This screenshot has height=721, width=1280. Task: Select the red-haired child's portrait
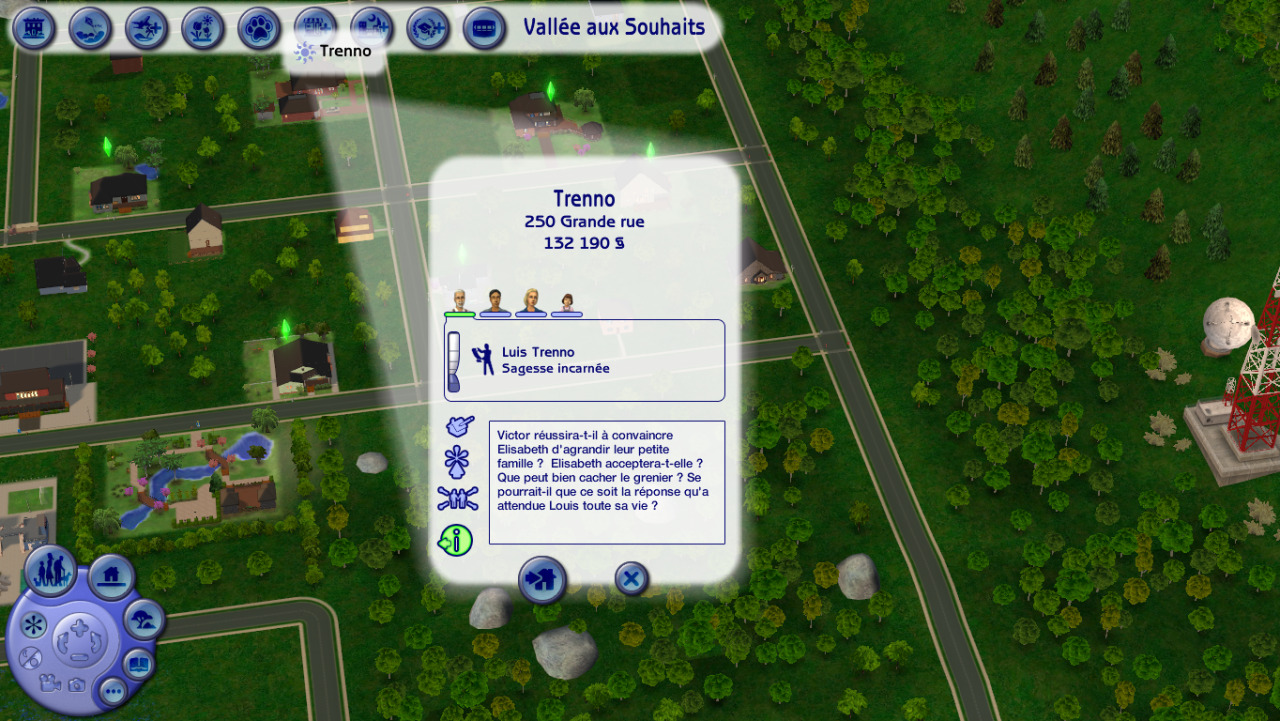[x=567, y=303]
